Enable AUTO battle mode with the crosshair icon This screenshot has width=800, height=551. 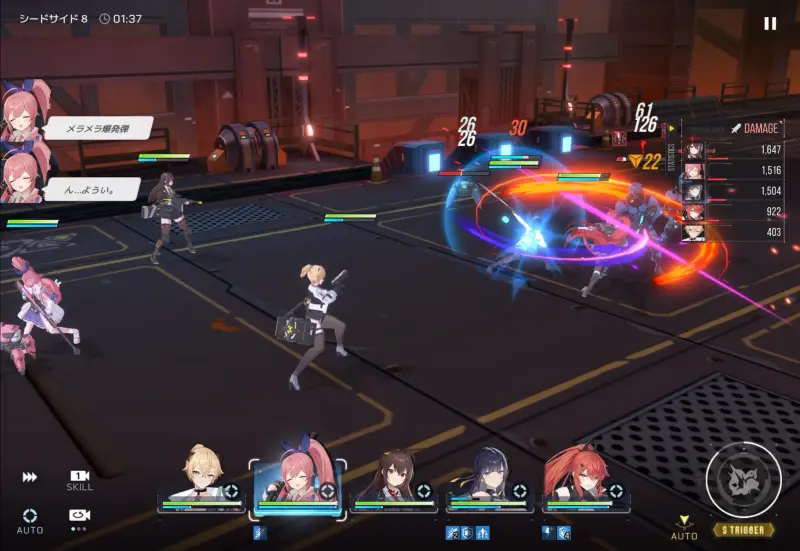click(x=30, y=518)
